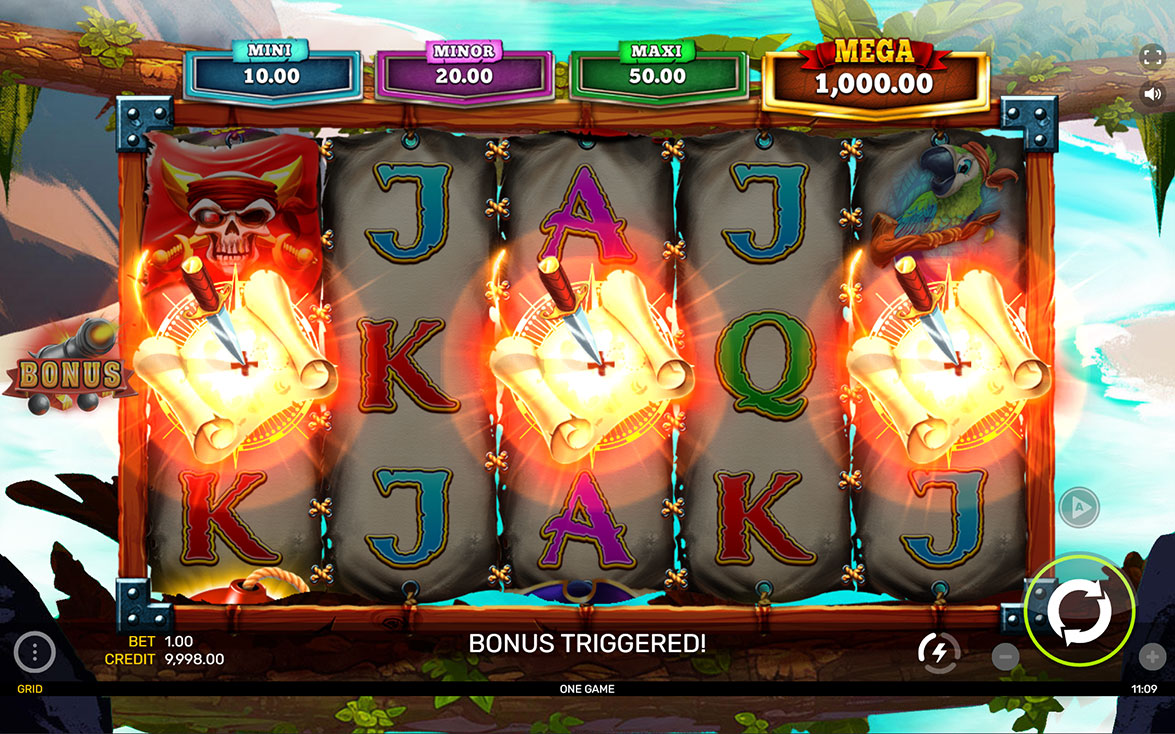This screenshot has height=734, width=1175.
Task: Toggle turbo spin lightning button
Action: click(939, 653)
